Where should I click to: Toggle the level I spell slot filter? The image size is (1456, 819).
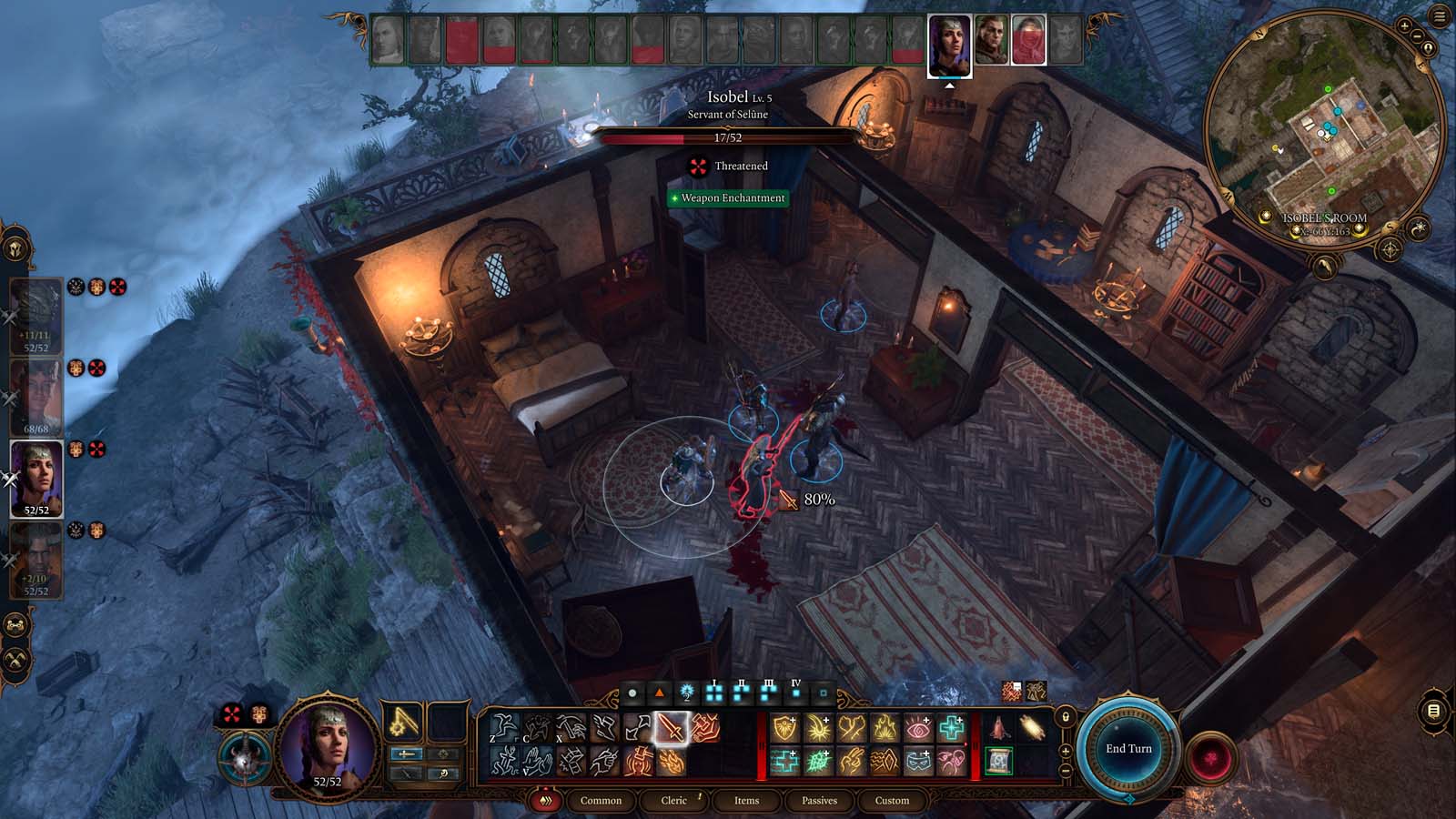coord(715,693)
